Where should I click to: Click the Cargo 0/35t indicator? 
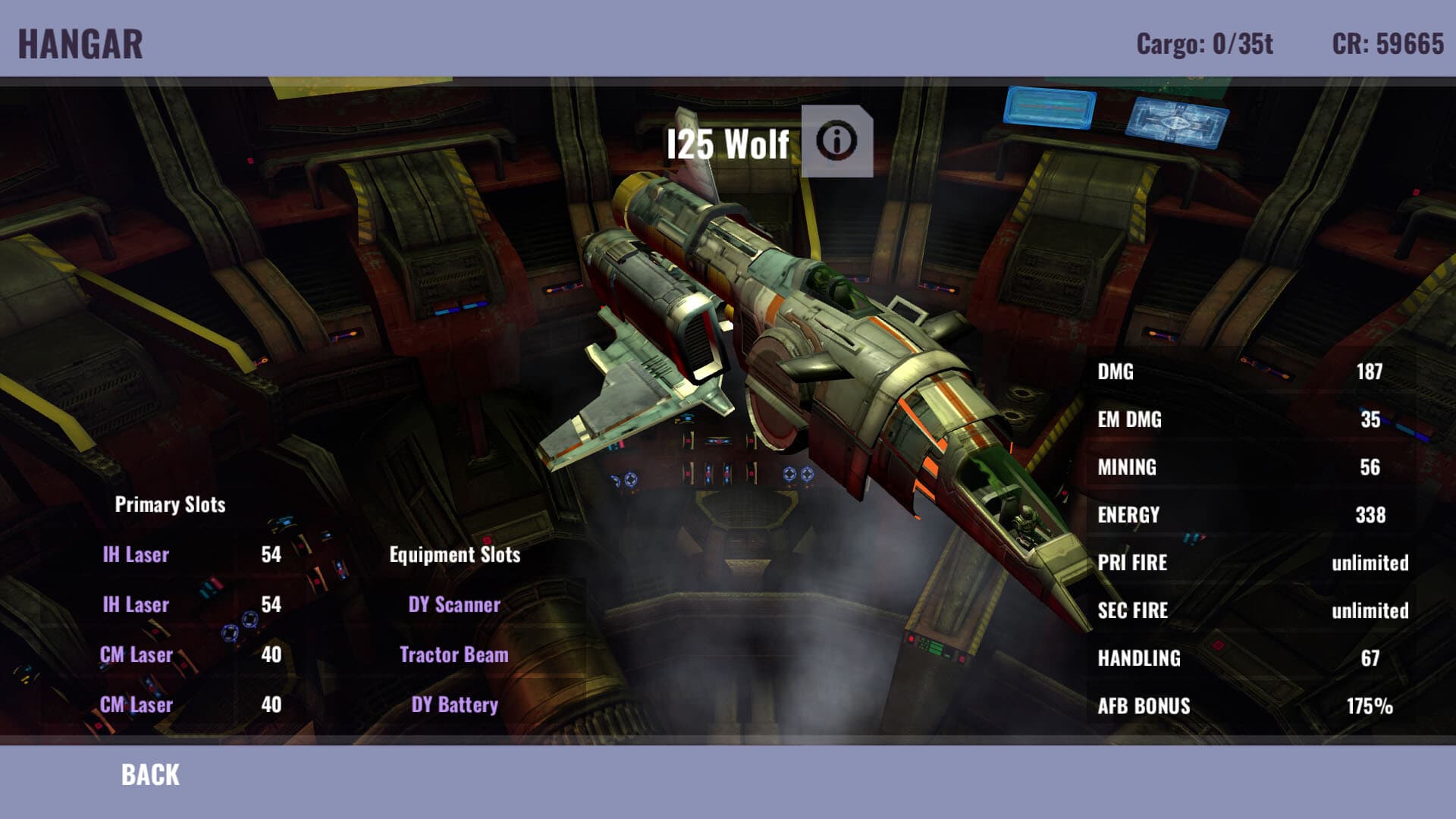1203,43
